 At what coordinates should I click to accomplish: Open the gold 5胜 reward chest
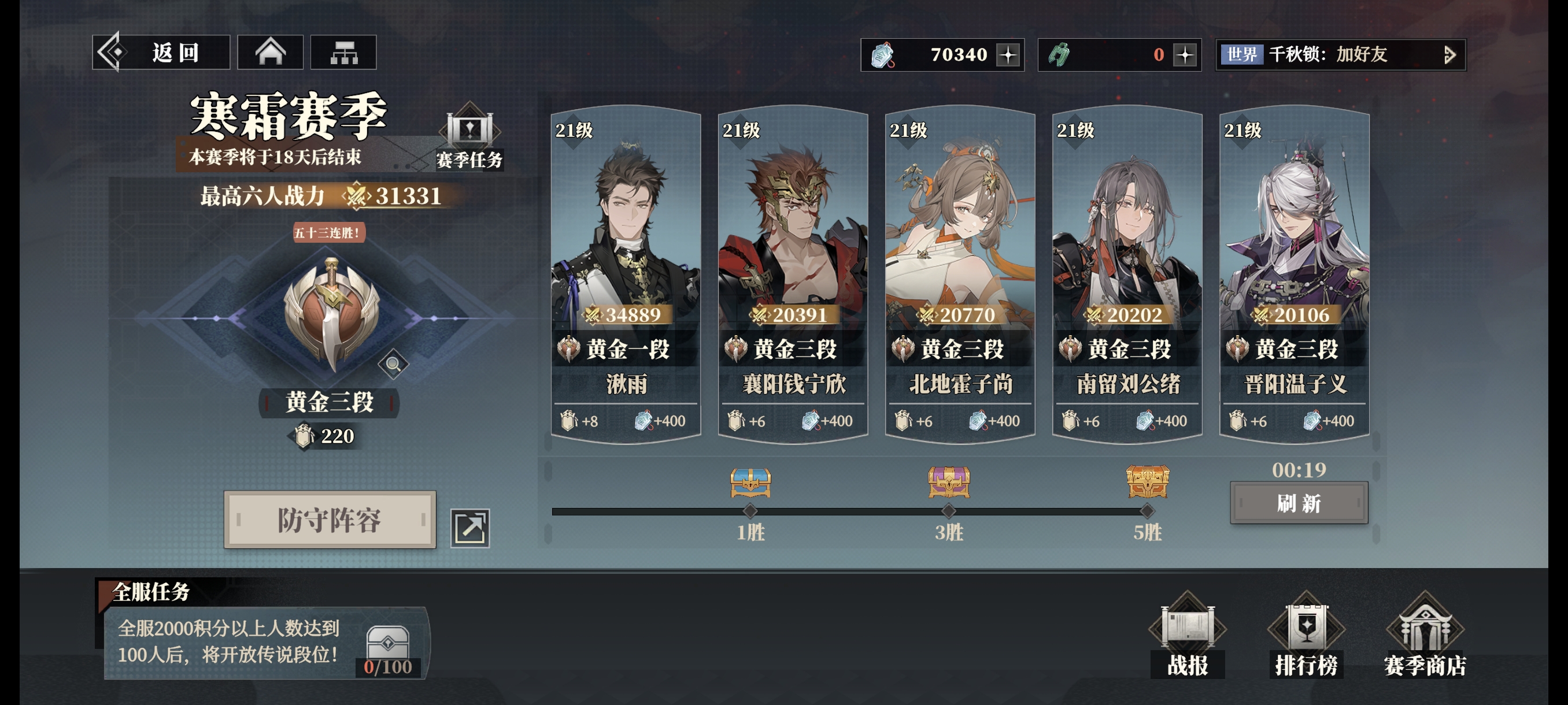click(1148, 483)
